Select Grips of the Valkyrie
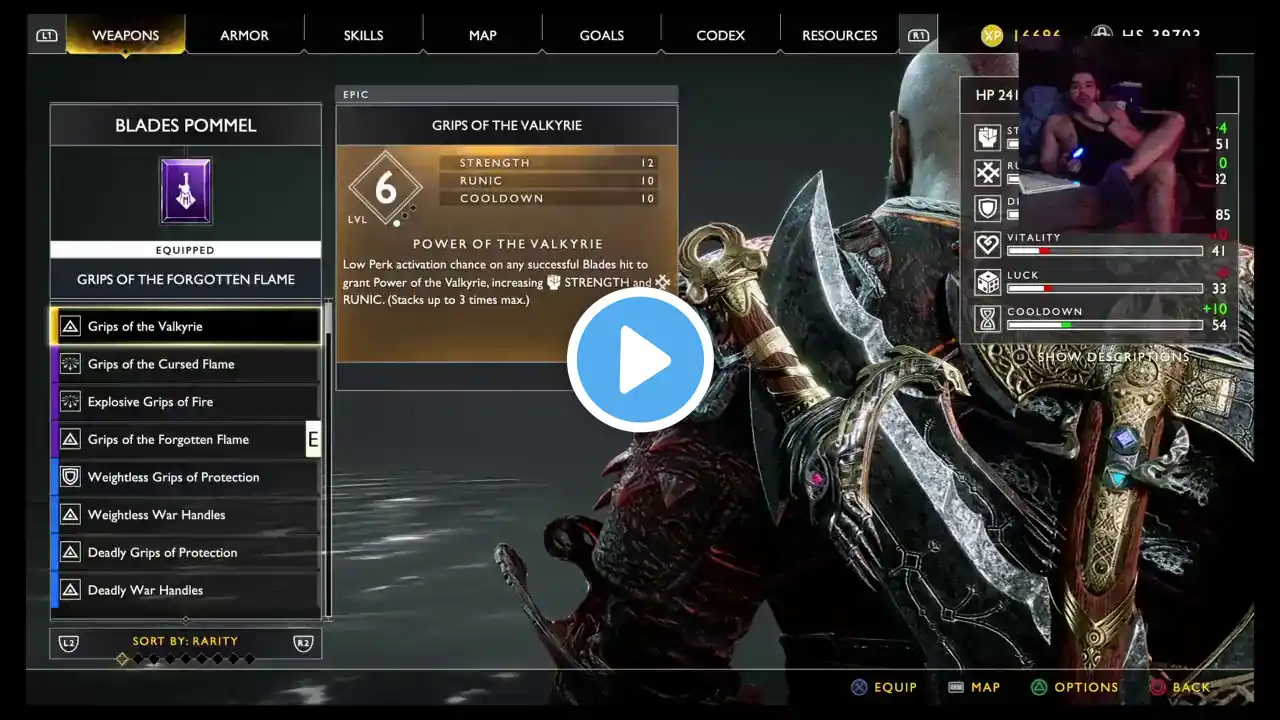Image resolution: width=1280 pixels, height=720 pixels. tap(186, 327)
